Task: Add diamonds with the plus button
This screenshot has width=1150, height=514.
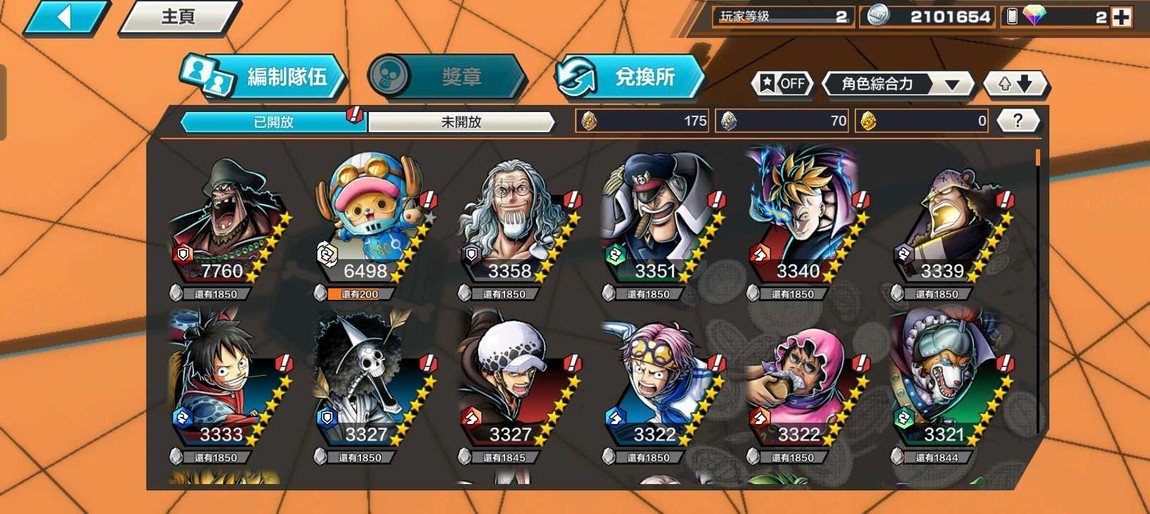Action: tap(1121, 17)
